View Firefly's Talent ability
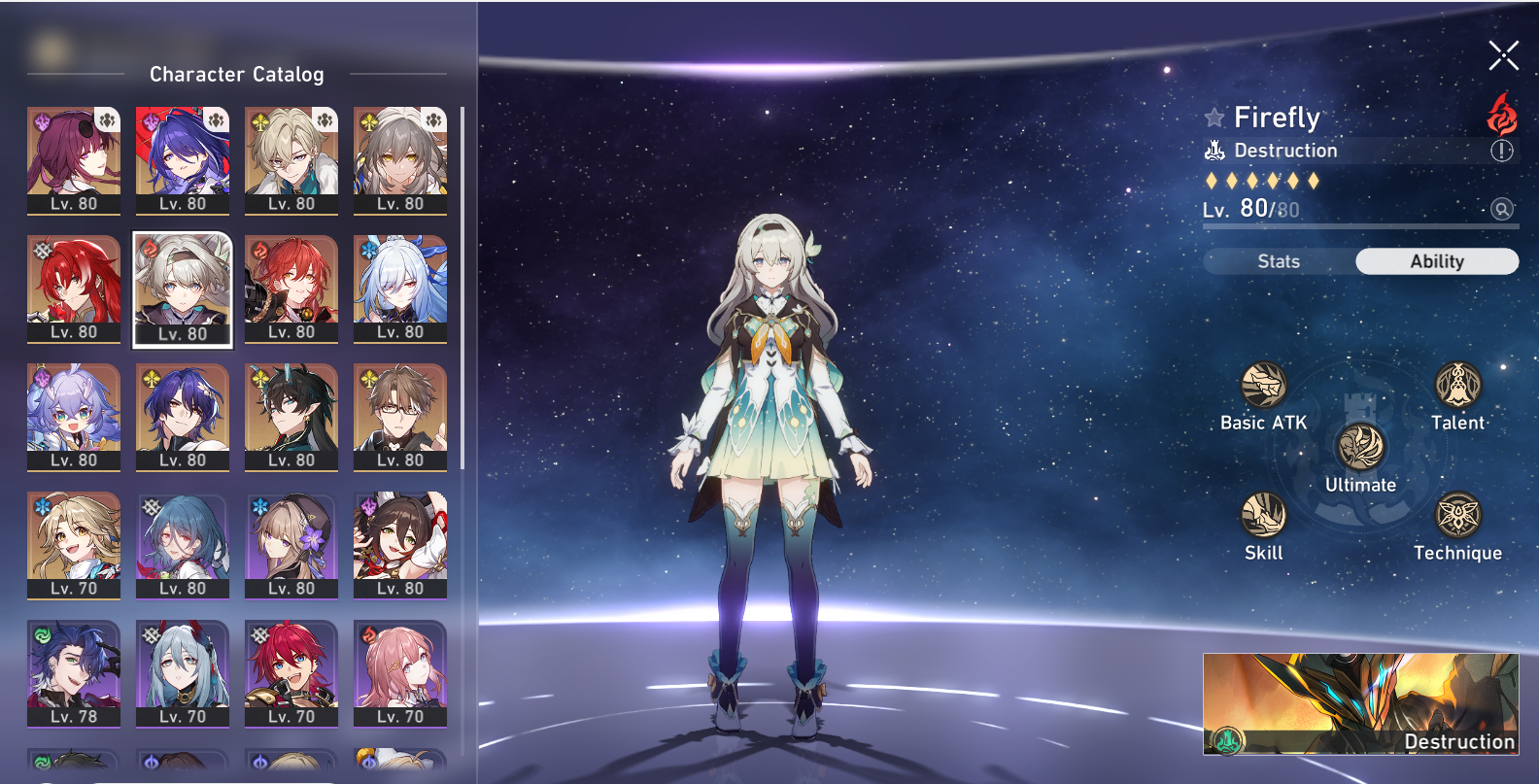This screenshot has width=1539, height=784. (x=1457, y=386)
